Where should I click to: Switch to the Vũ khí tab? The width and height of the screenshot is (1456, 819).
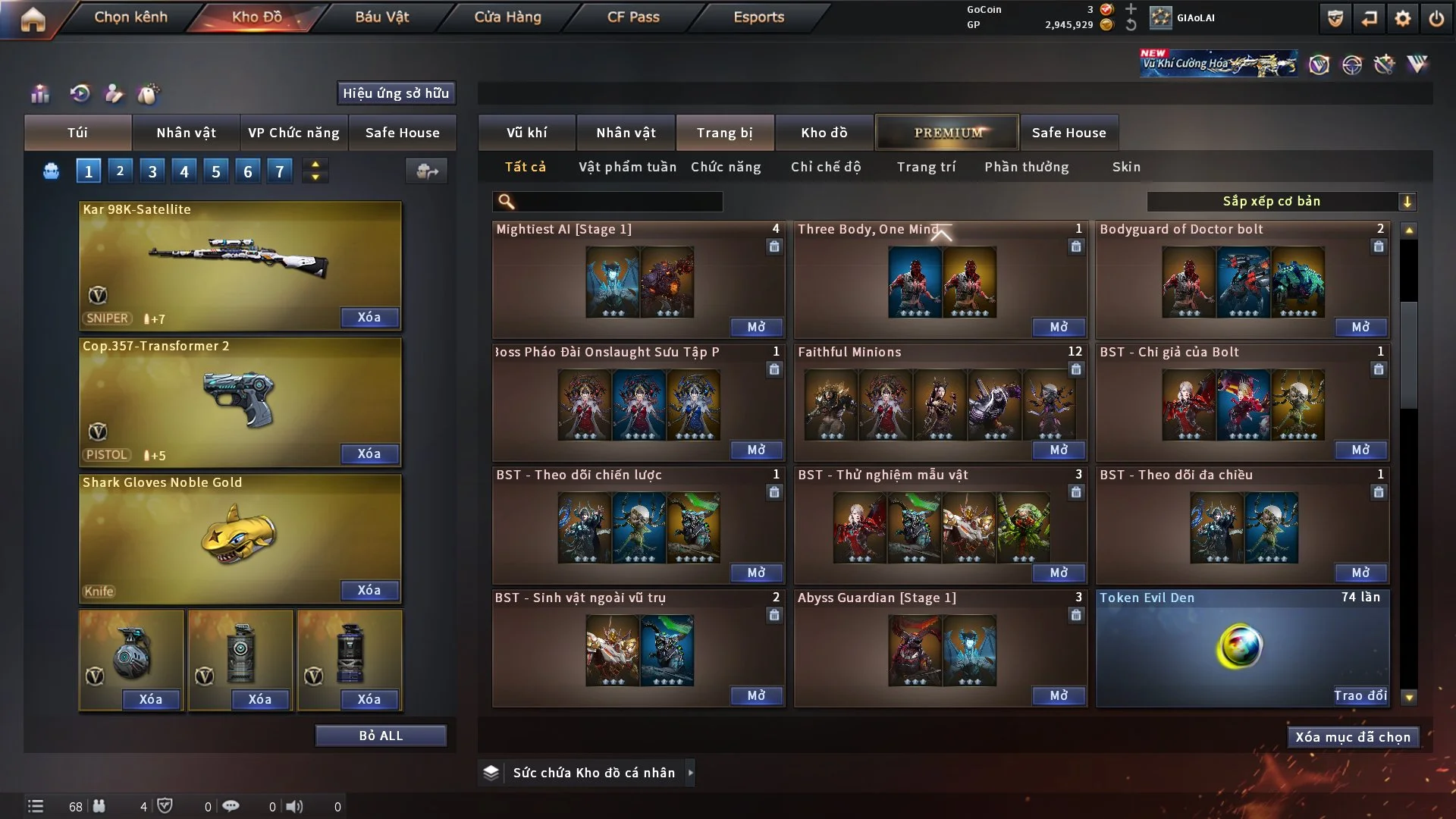coord(526,133)
